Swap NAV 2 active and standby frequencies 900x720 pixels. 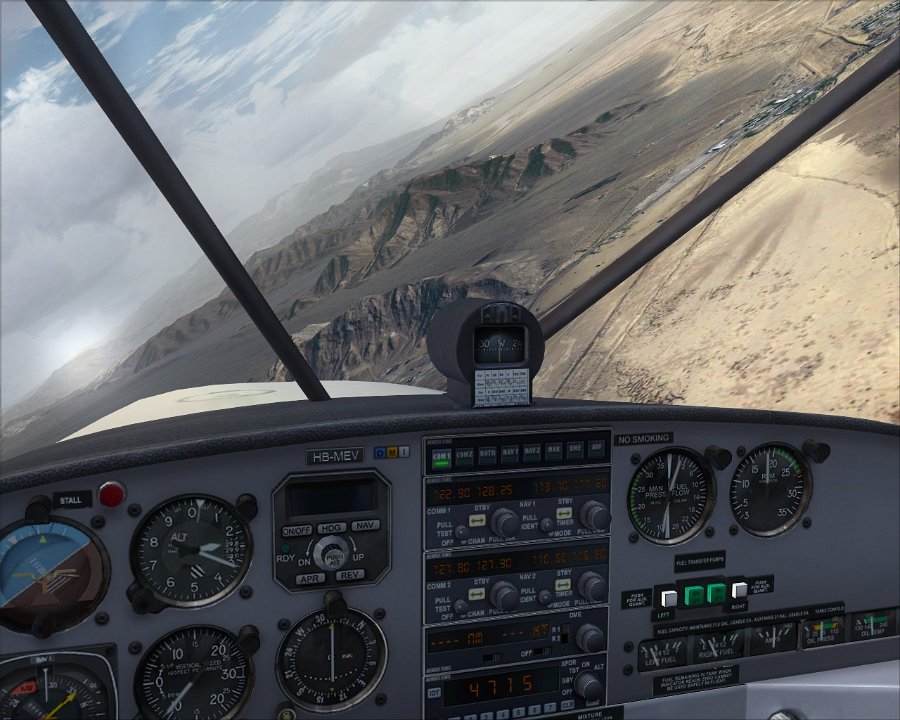tap(565, 586)
